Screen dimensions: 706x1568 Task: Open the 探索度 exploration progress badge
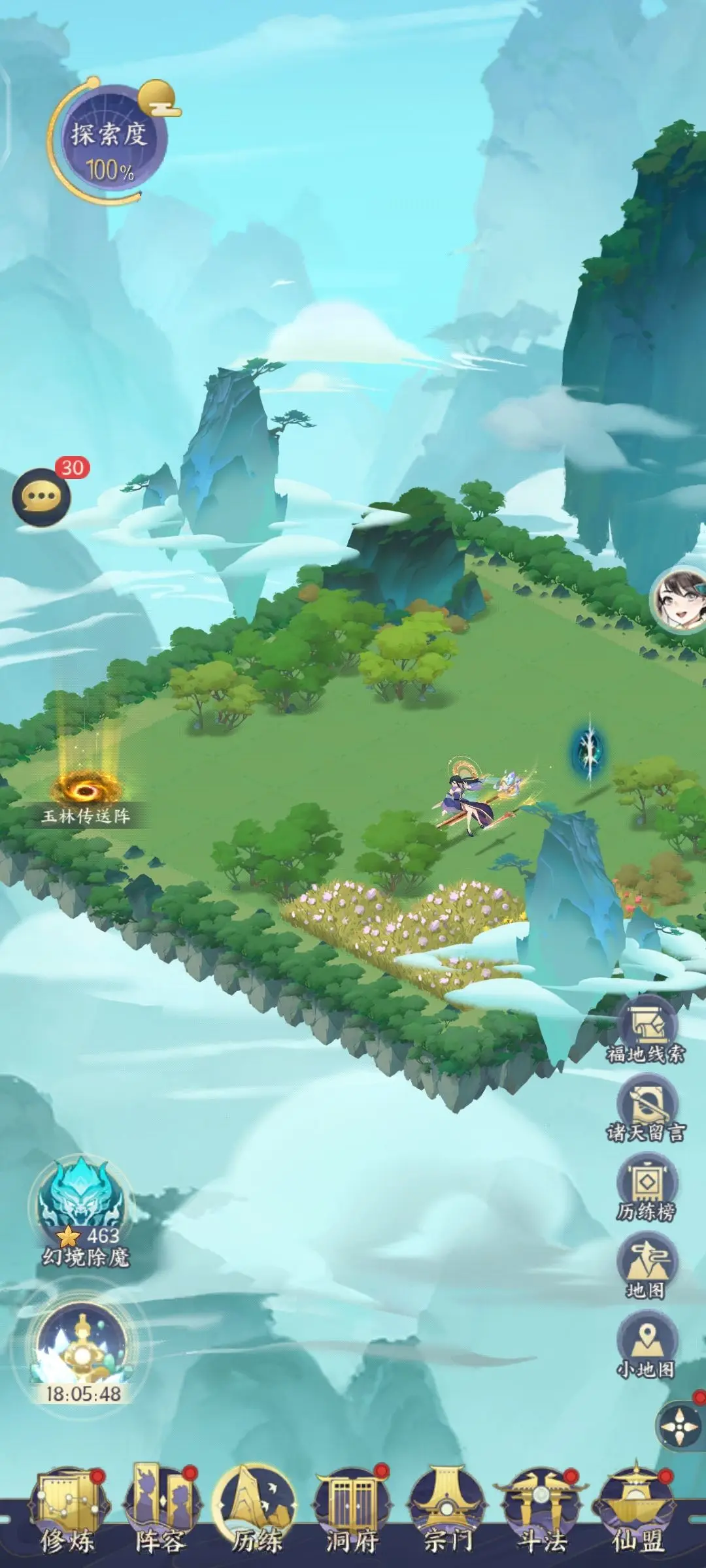(x=110, y=142)
